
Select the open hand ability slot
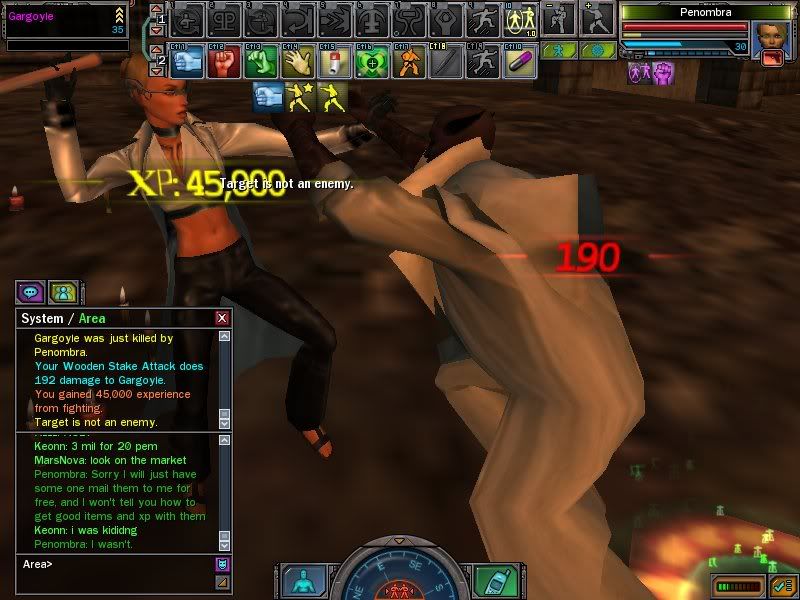(297, 61)
